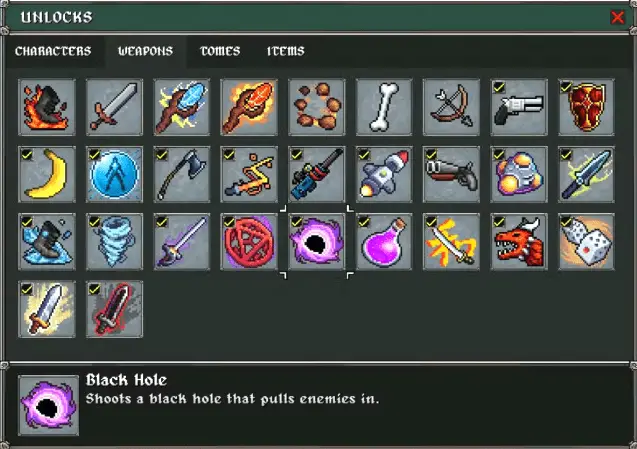Pick the revolver weapon slot
The height and width of the screenshot is (449, 637).
click(x=518, y=107)
